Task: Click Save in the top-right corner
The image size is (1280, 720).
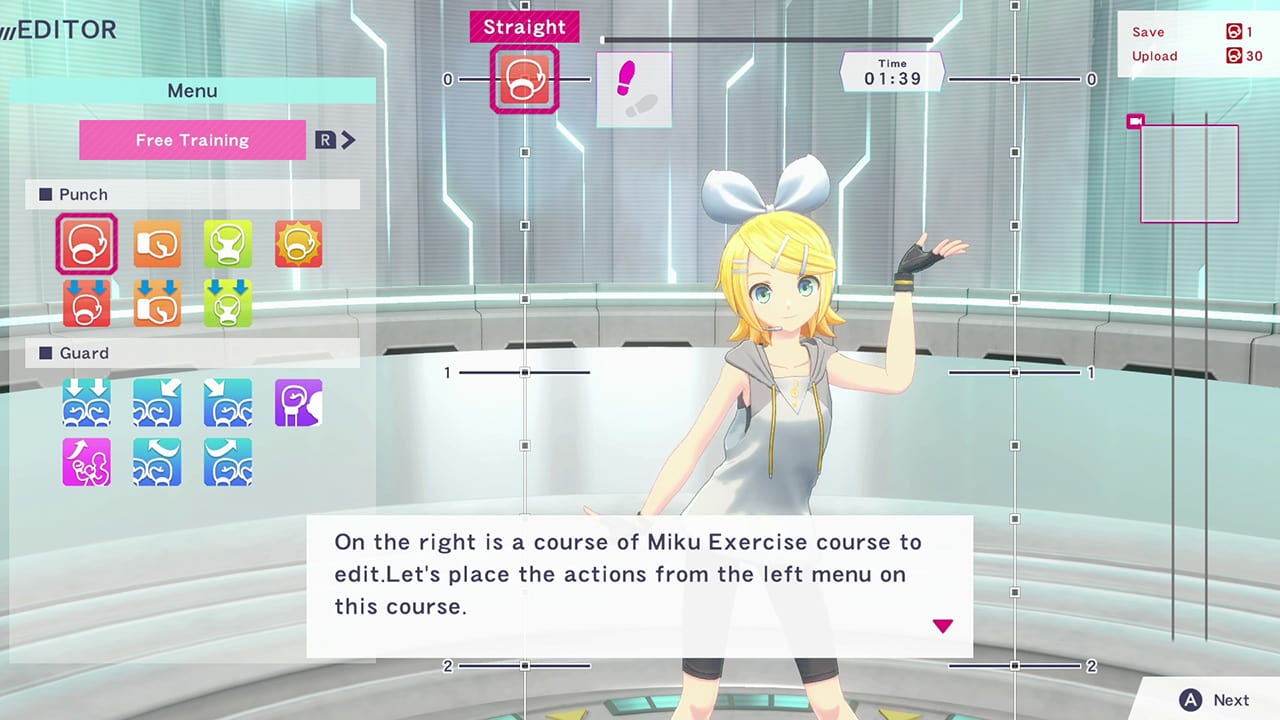Action: click(x=1147, y=31)
